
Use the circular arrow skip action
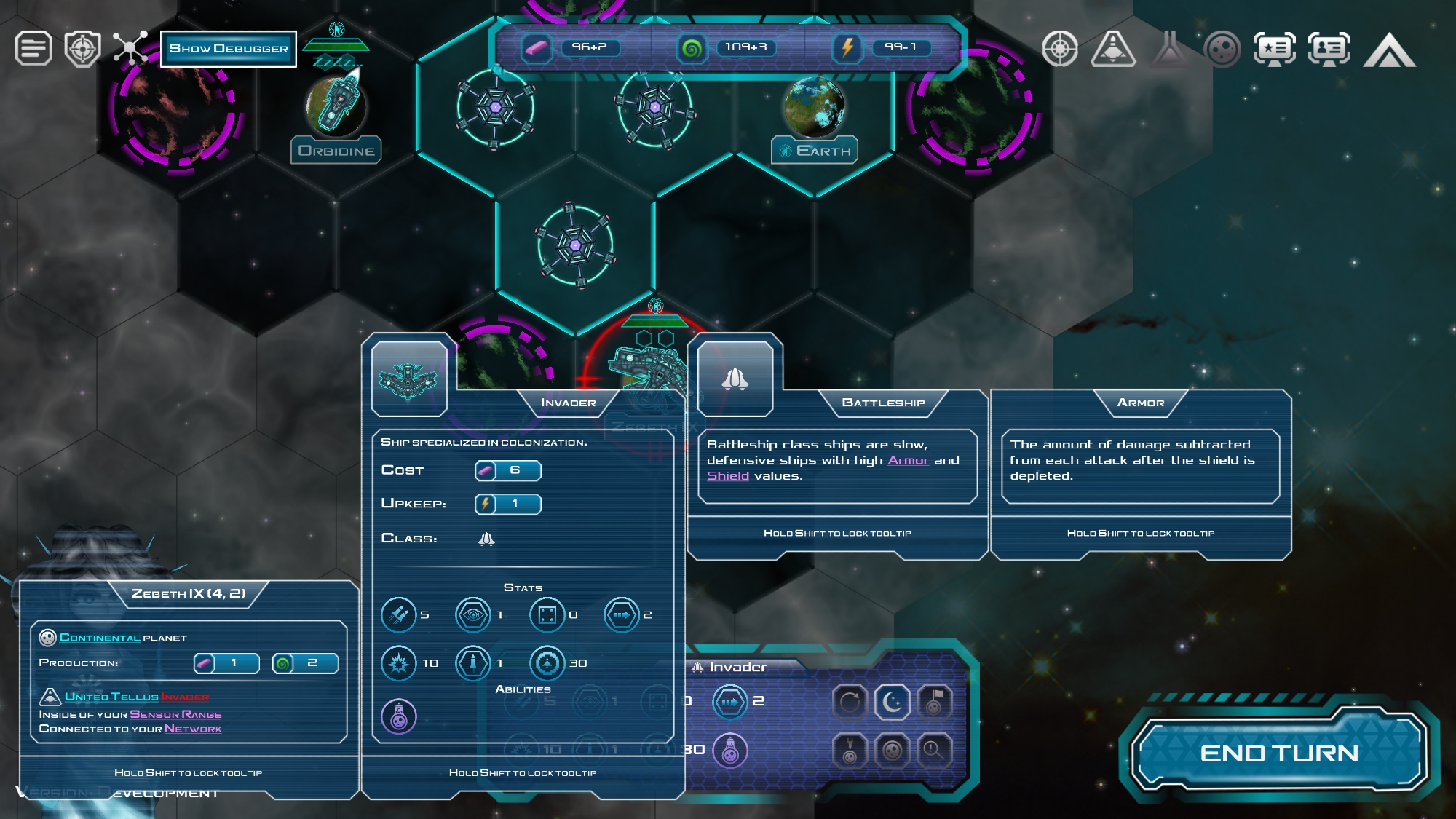[x=850, y=703]
